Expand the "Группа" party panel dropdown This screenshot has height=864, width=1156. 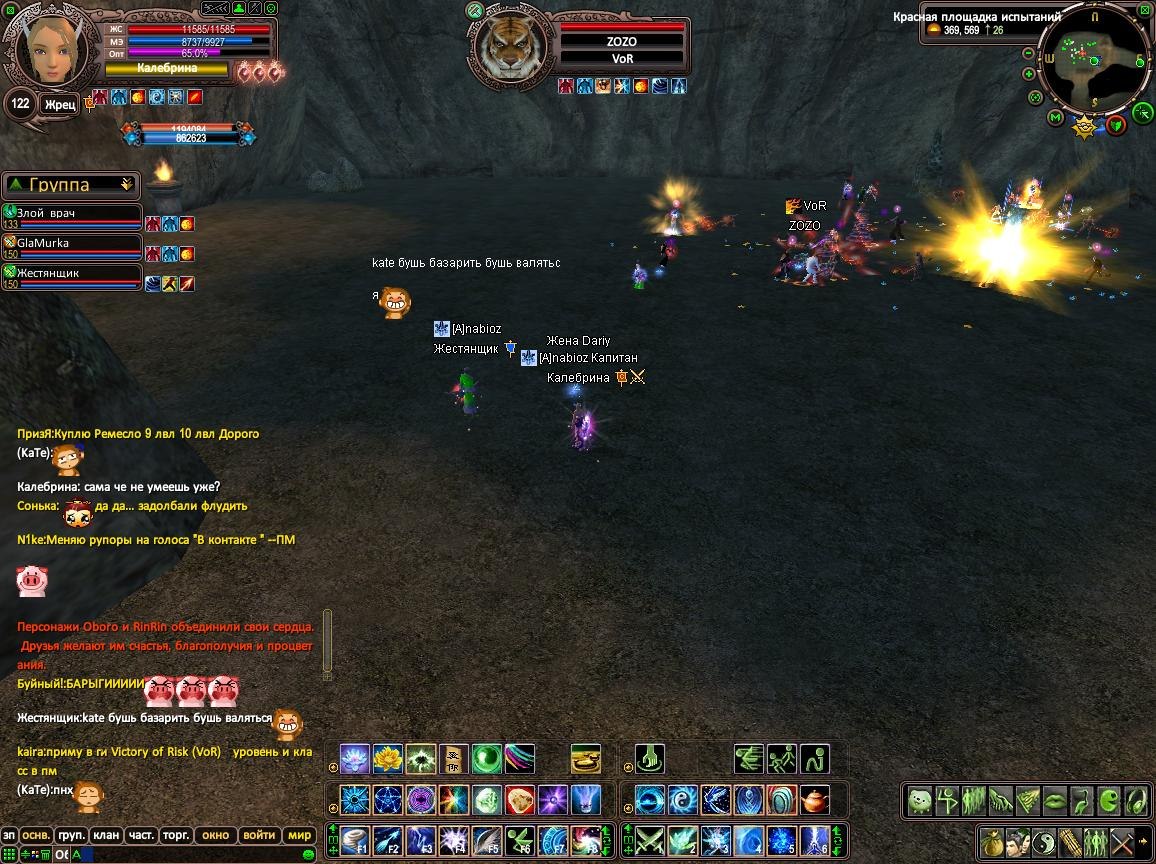[126, 185]
